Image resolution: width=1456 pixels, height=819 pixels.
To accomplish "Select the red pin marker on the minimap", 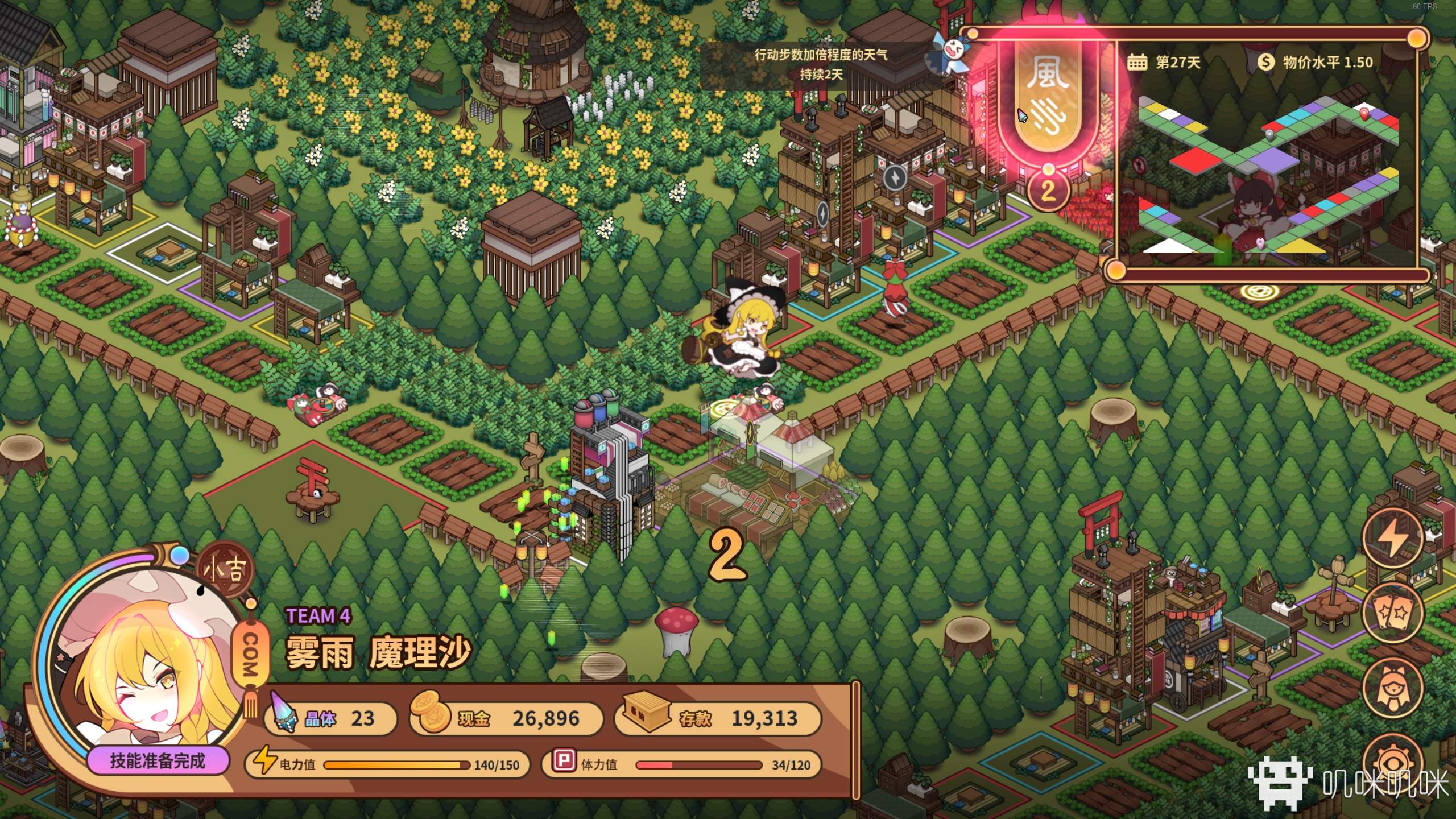I will coord(1364,114).
